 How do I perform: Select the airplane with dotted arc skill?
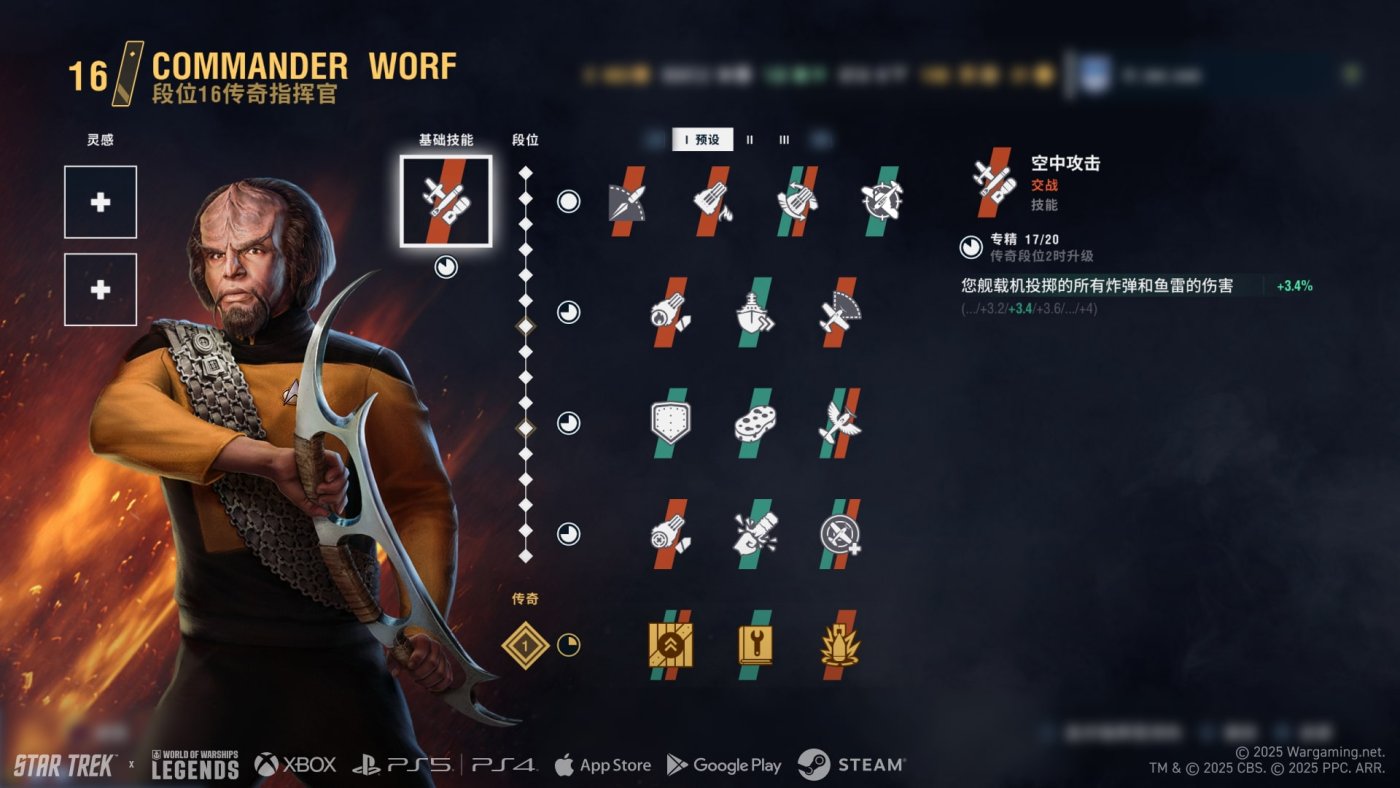pos(840,312)
